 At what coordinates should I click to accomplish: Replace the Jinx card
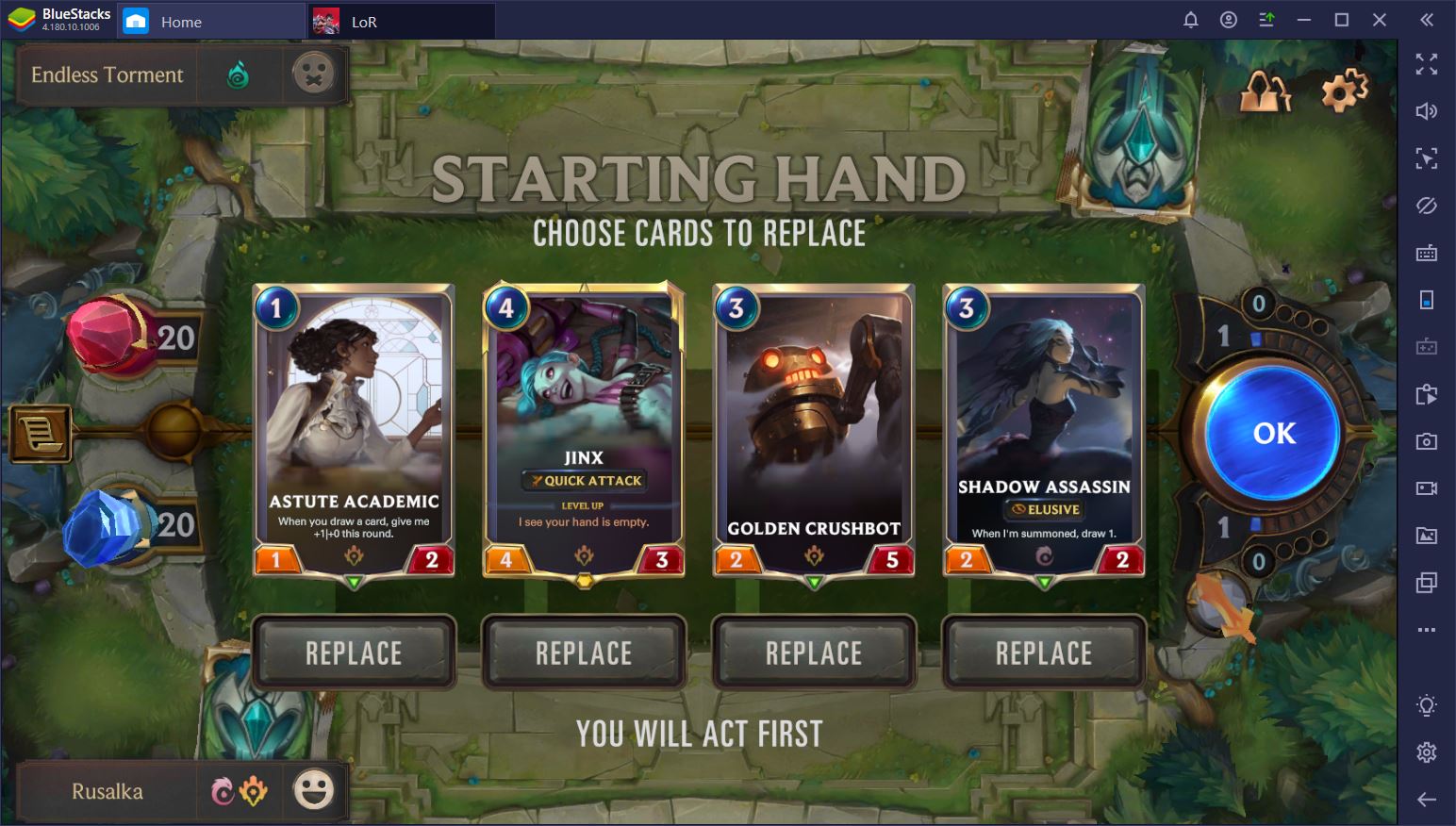(x=583, y=652)
